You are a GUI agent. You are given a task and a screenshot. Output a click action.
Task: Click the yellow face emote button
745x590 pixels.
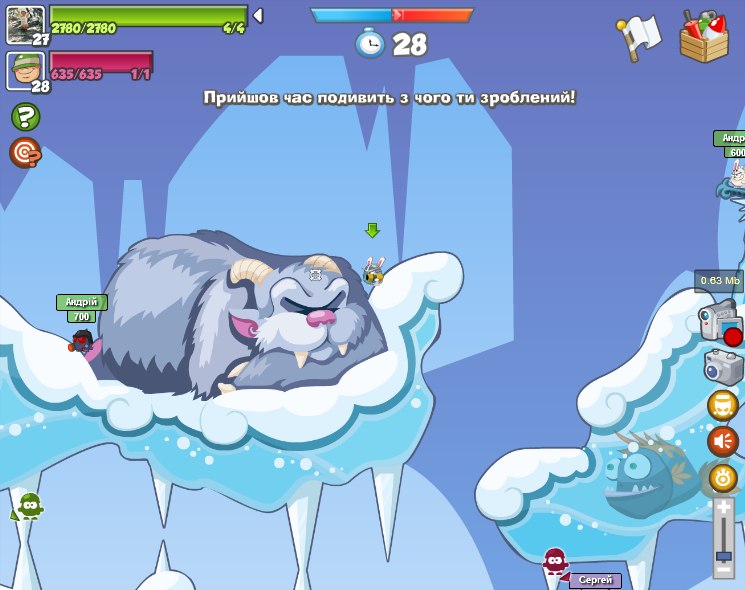[722, 405]
